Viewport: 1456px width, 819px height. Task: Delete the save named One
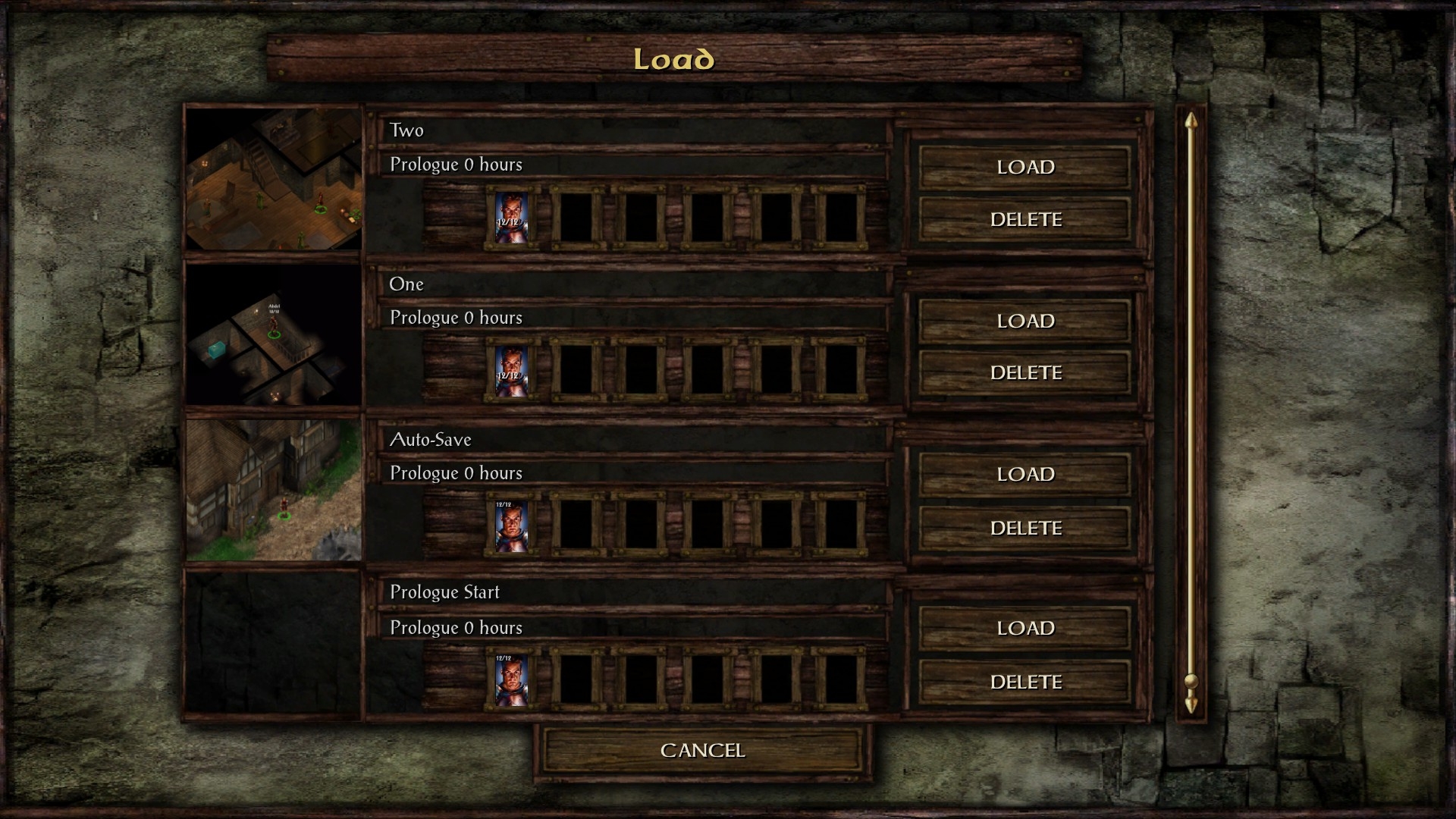click(1025, 372)
